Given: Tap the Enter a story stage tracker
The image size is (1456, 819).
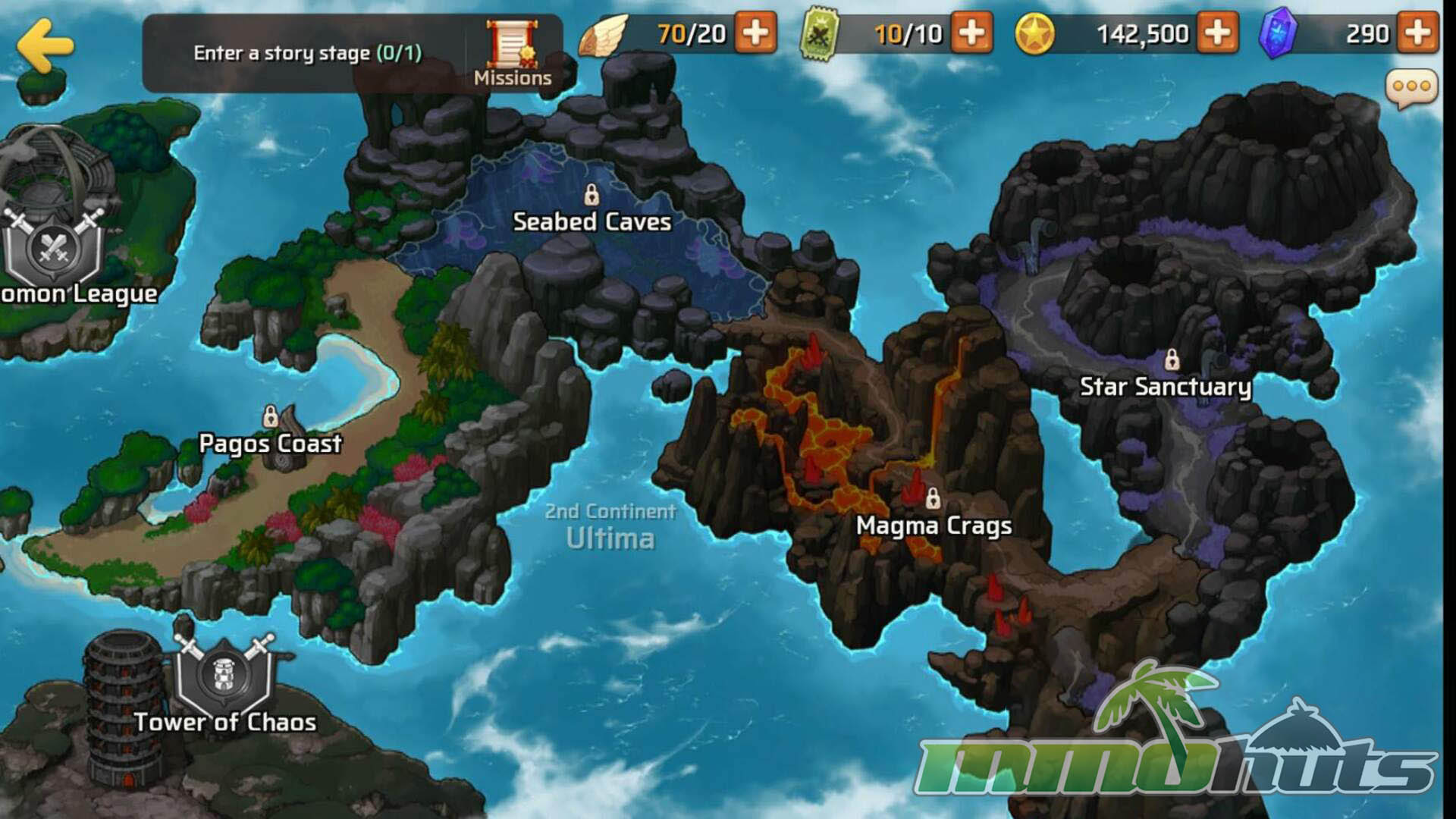Looking at the screenshot, I should (x=307, y=53).
